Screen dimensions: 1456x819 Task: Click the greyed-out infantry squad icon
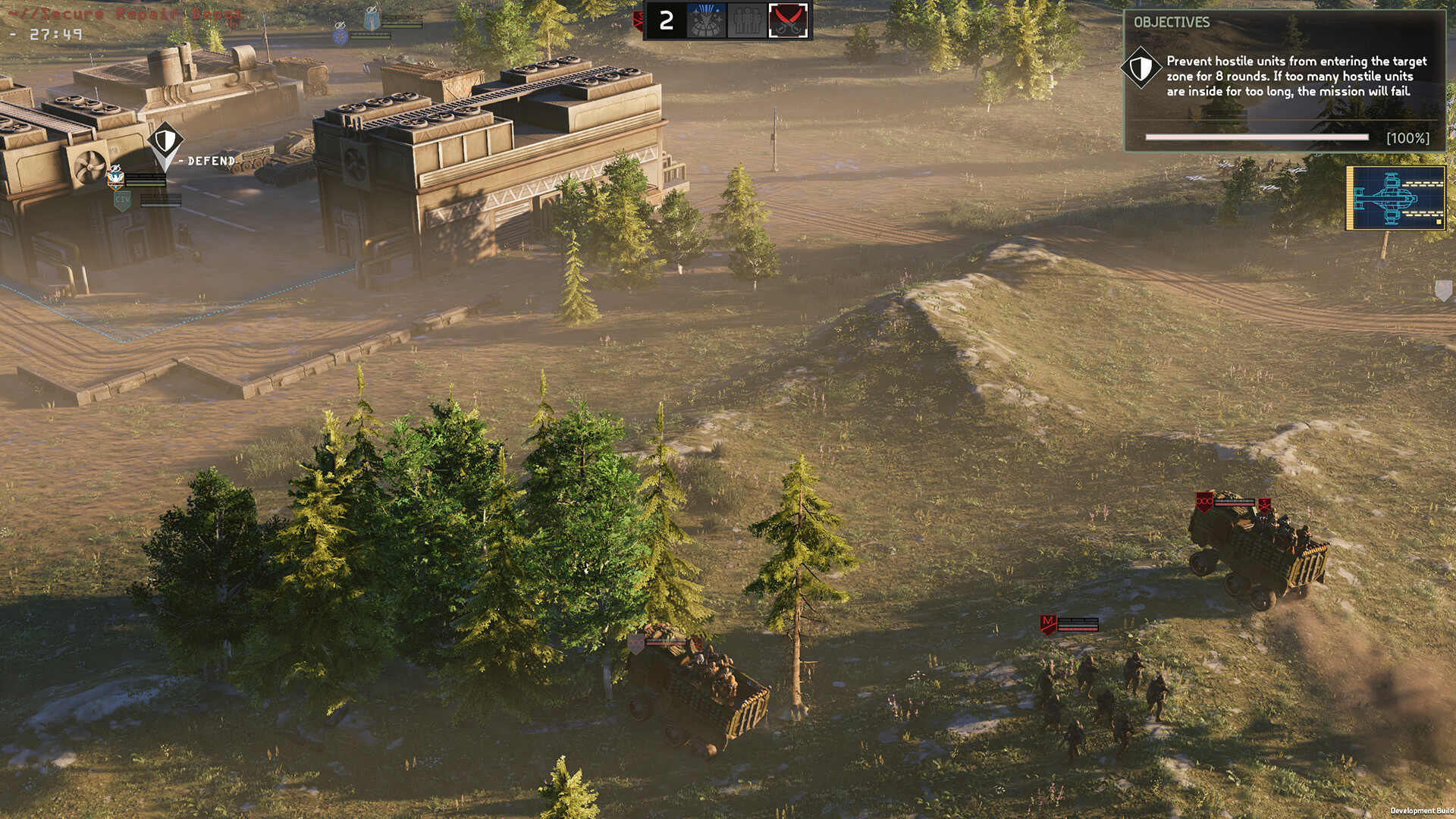click(747, 19)
